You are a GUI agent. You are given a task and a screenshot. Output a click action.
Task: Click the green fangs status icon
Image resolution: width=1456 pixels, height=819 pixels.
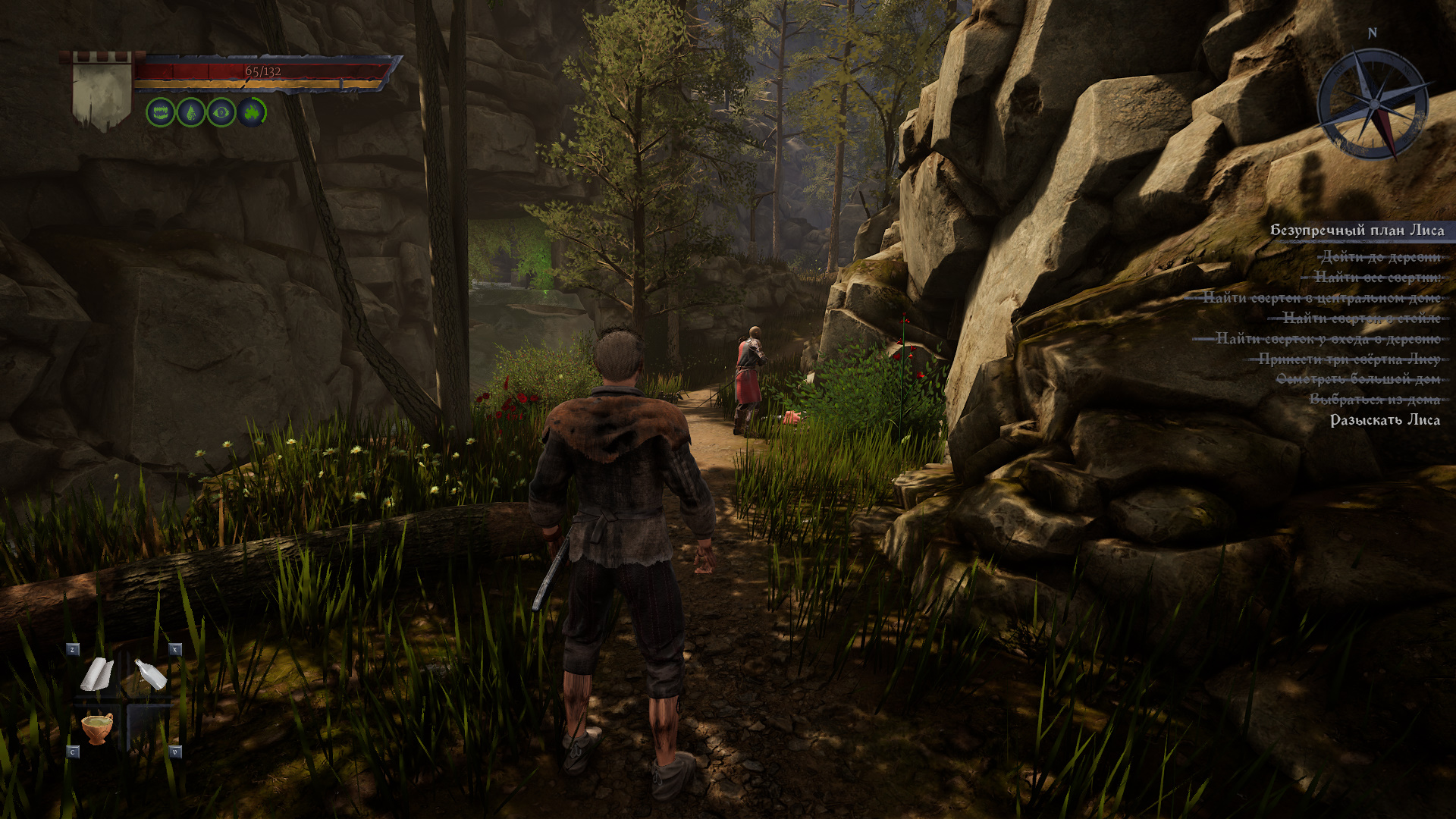click(x=160, y=113)
